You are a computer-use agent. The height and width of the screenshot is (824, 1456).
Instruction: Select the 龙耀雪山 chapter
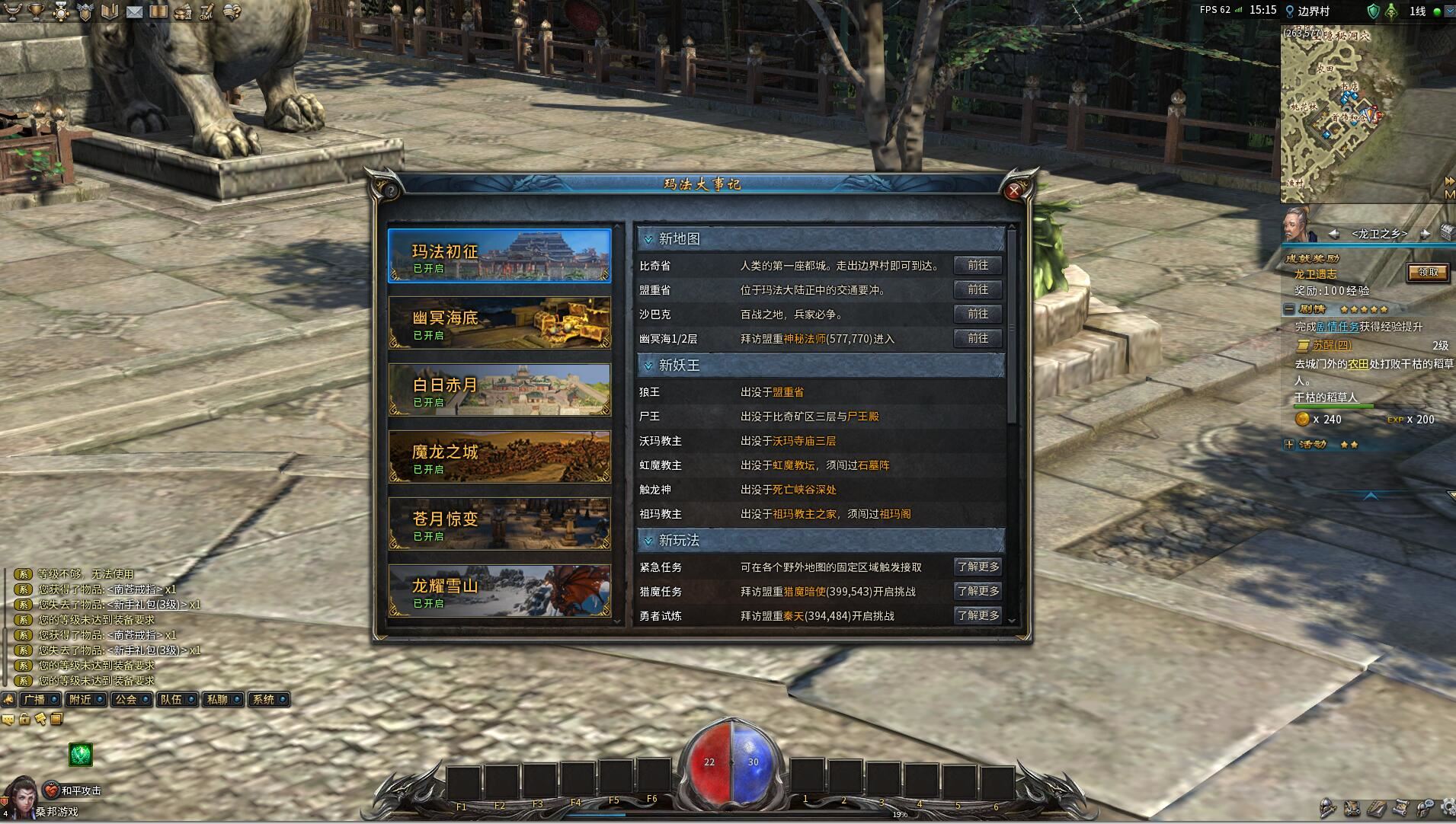[499, 591]
